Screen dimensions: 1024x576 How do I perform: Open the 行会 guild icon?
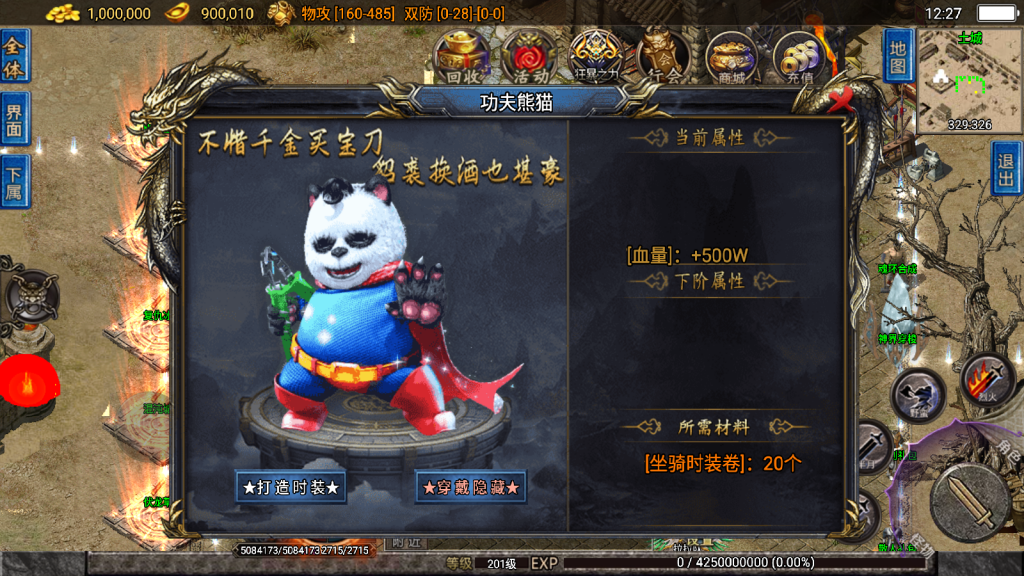(663, 57)
